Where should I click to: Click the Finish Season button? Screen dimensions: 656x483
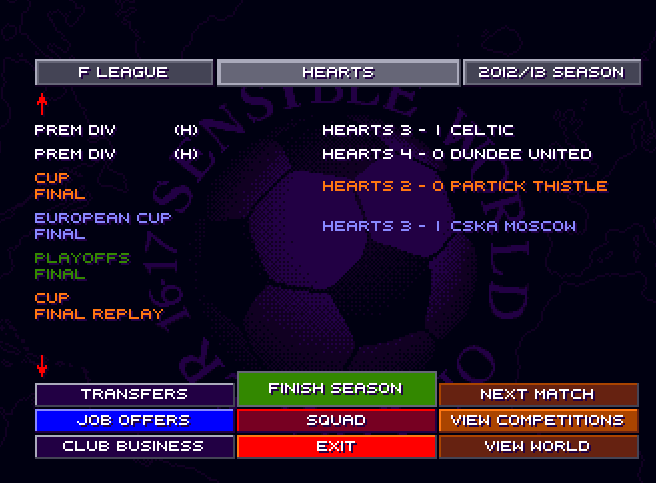click(336, 388)
